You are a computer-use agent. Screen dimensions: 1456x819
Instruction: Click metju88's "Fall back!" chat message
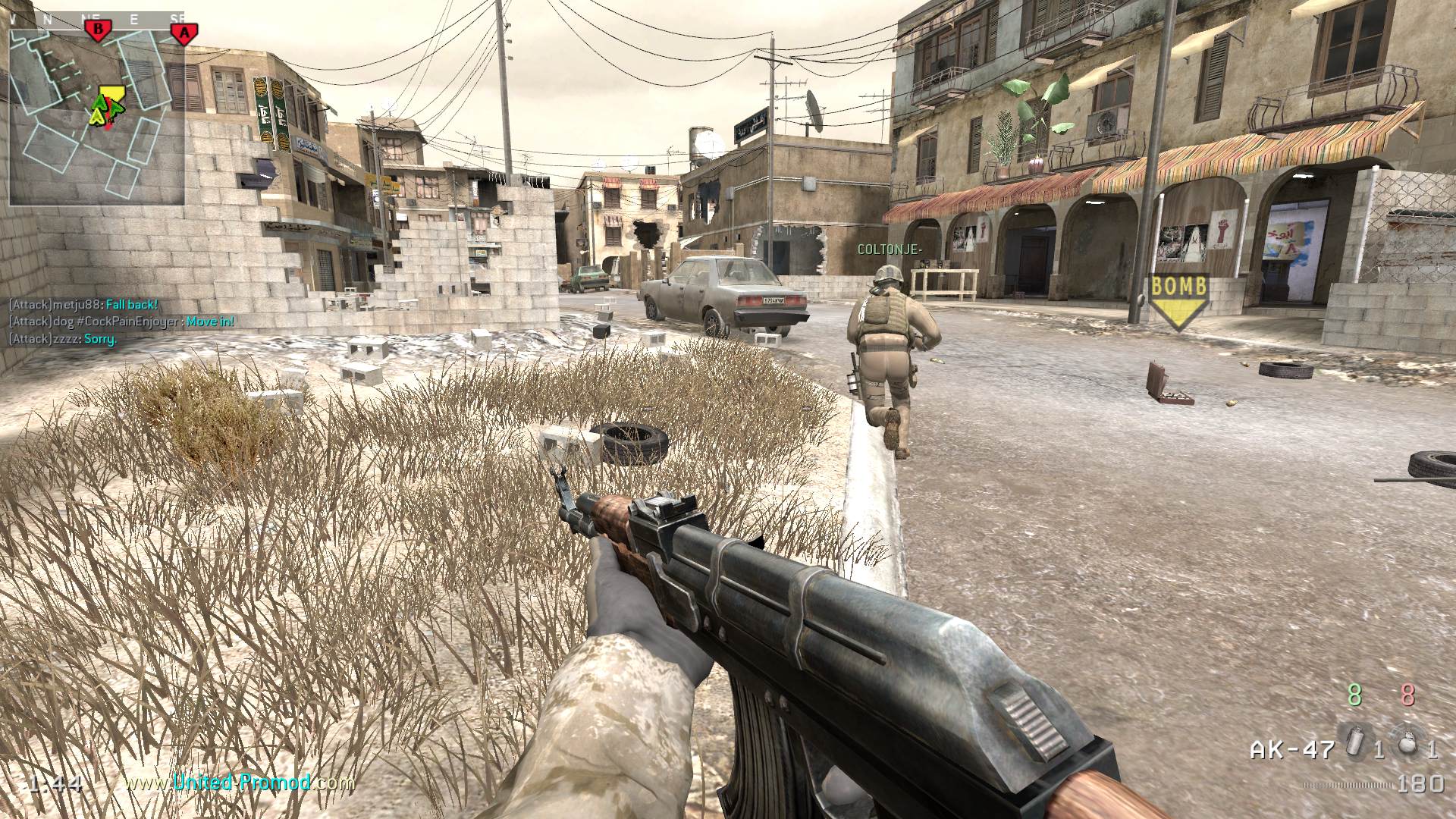pyautogui.click(x=83, y=305)
